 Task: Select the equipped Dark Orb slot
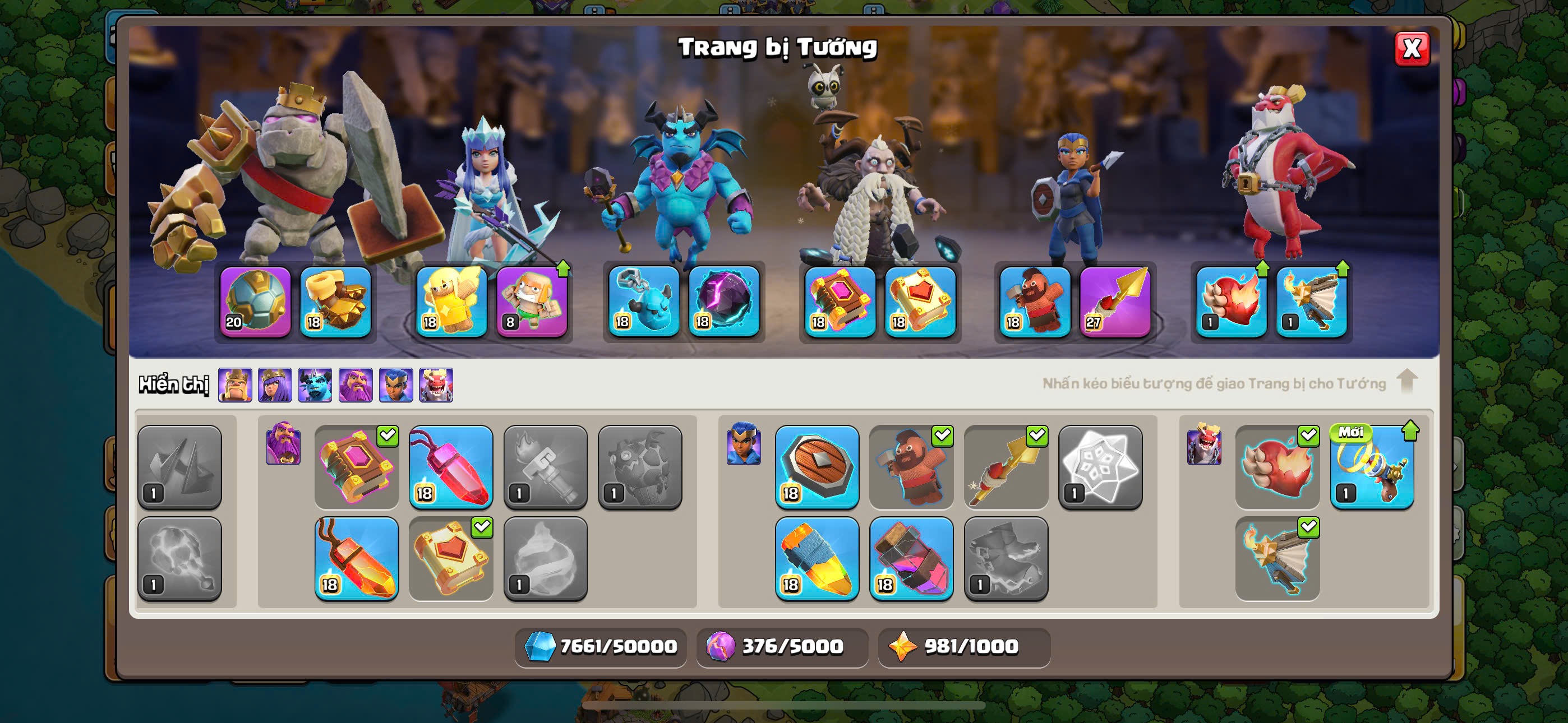(x=724, y=302)
